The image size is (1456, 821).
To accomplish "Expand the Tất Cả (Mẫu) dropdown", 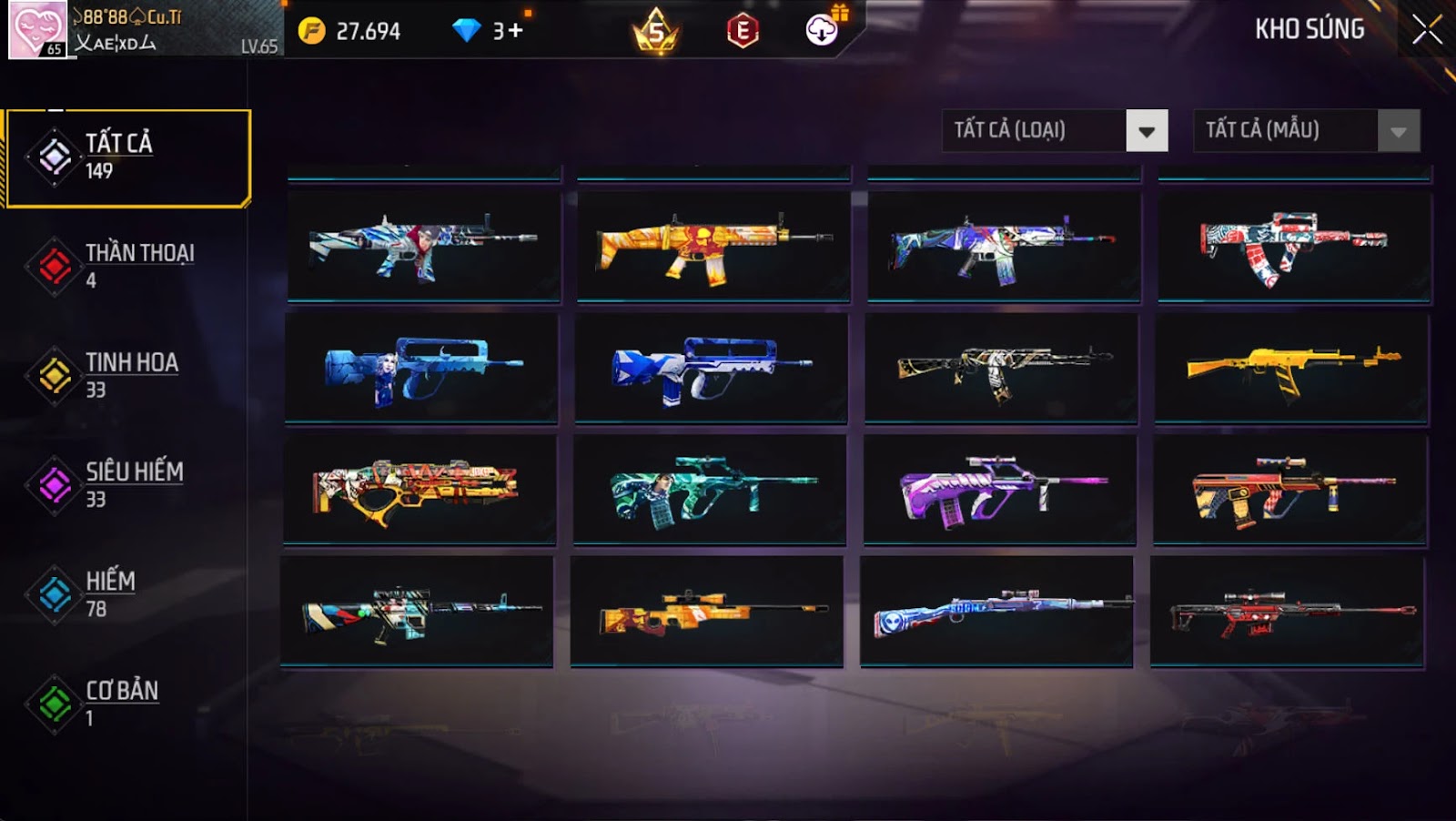I will click(1398, 131).
